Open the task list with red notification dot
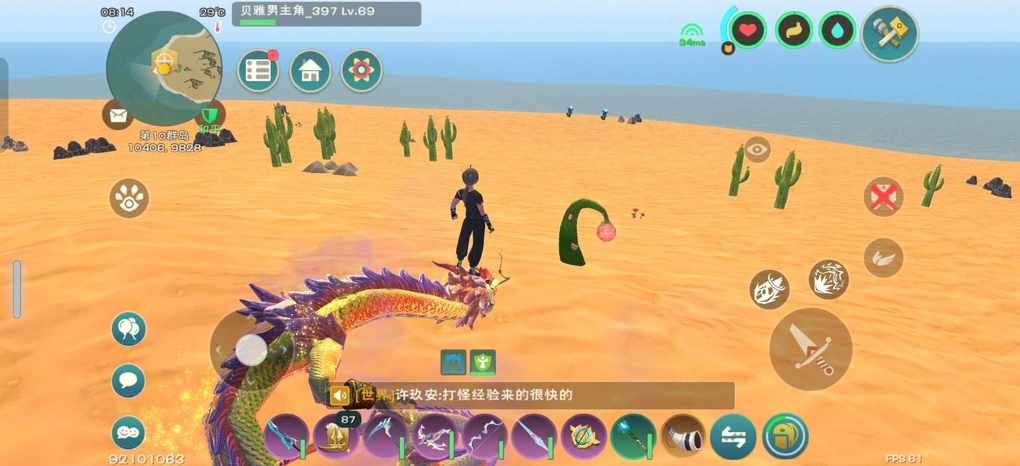Screen dimensions: 1020x466 tap(258, 71)
